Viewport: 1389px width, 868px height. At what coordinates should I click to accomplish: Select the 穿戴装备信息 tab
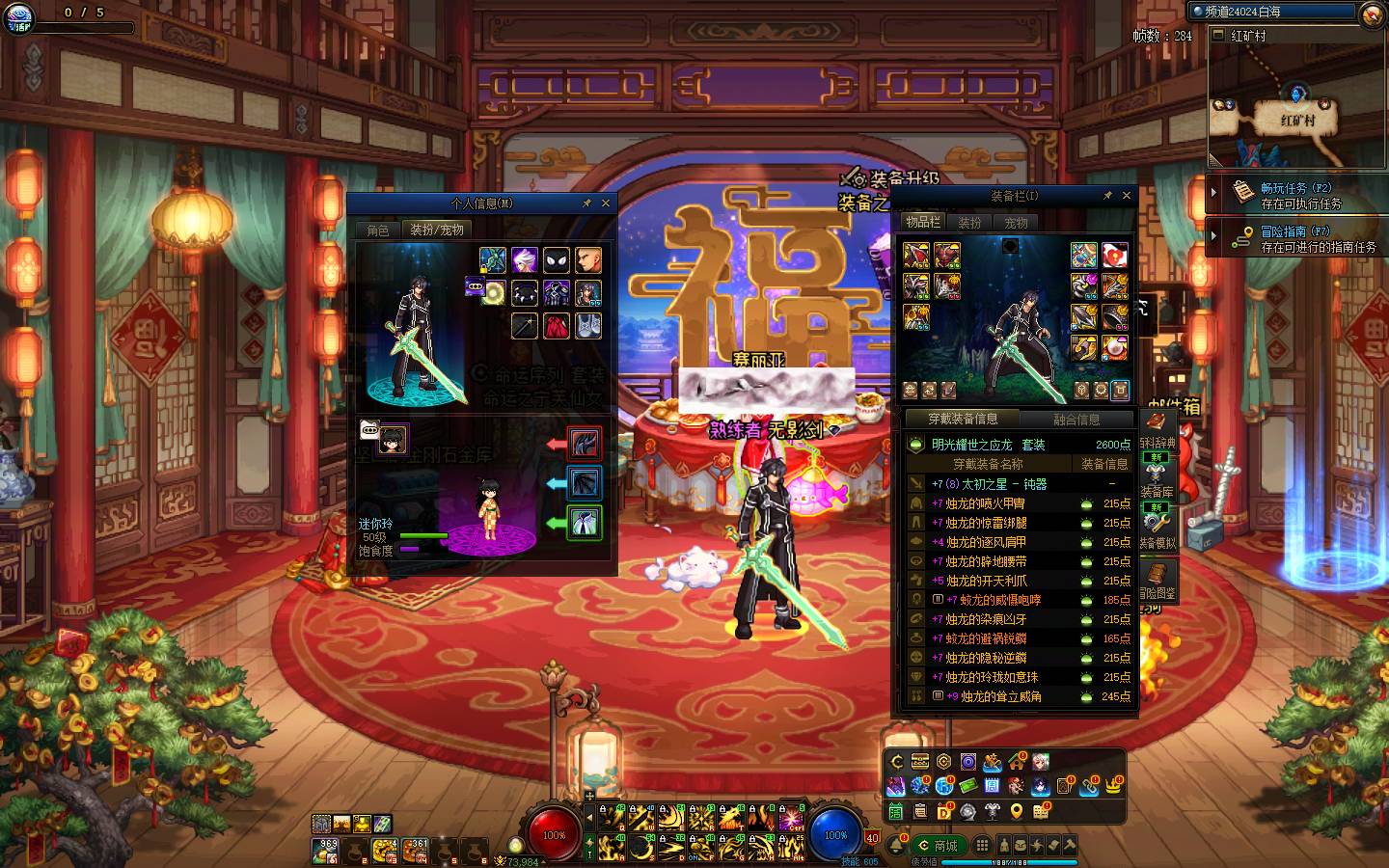(963, 419)
